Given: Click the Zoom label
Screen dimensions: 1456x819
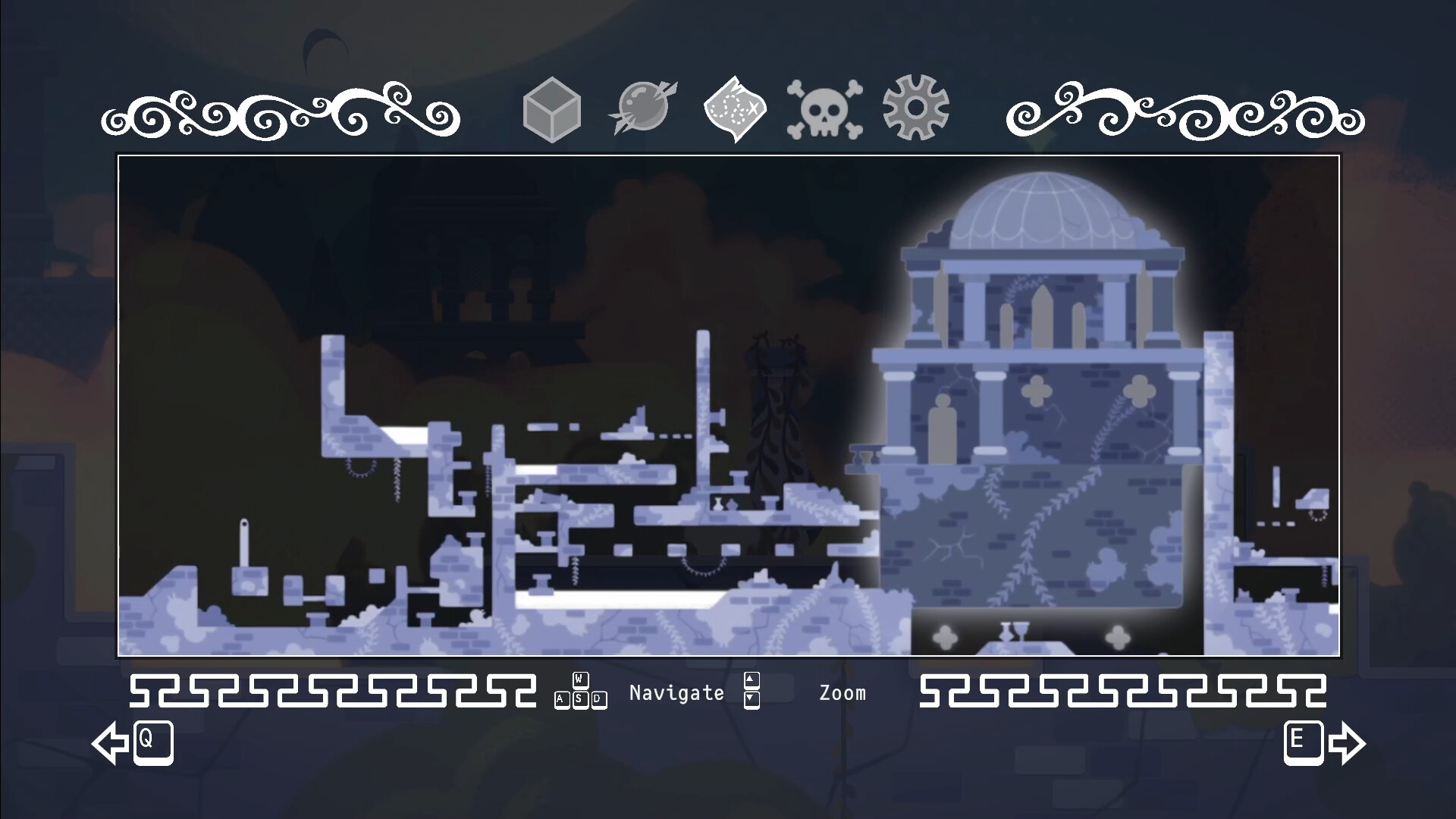Looking at the screenshot, I should 843,692.
